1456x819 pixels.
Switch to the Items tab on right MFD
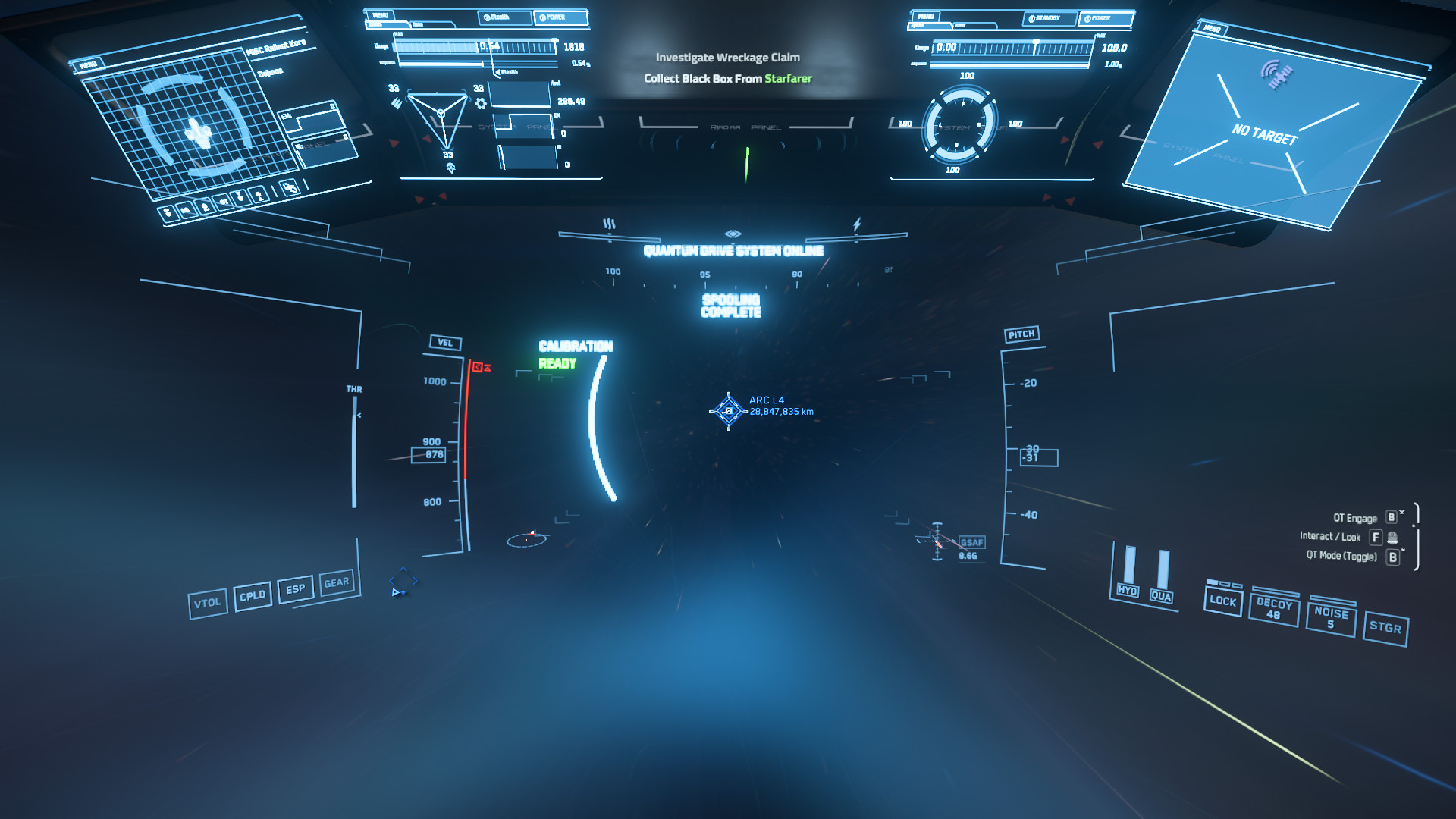coord(961,26)
